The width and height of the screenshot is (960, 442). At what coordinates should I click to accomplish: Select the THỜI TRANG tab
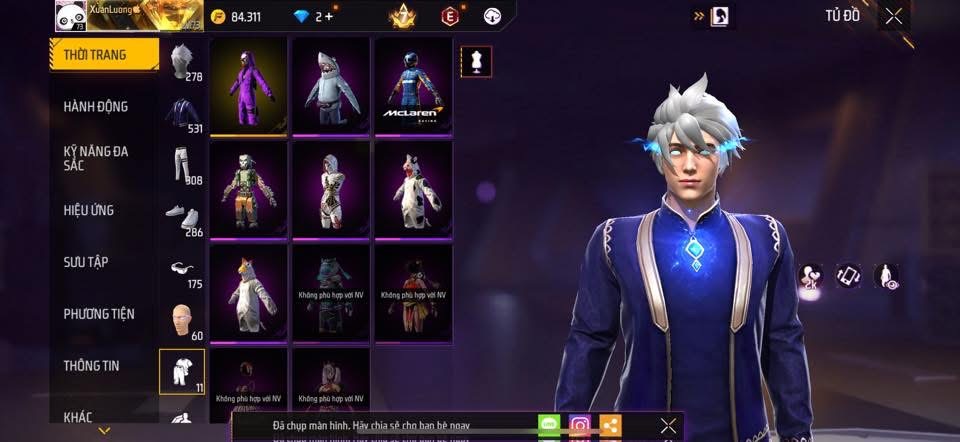pyautogui.click(x=104, y=54)
